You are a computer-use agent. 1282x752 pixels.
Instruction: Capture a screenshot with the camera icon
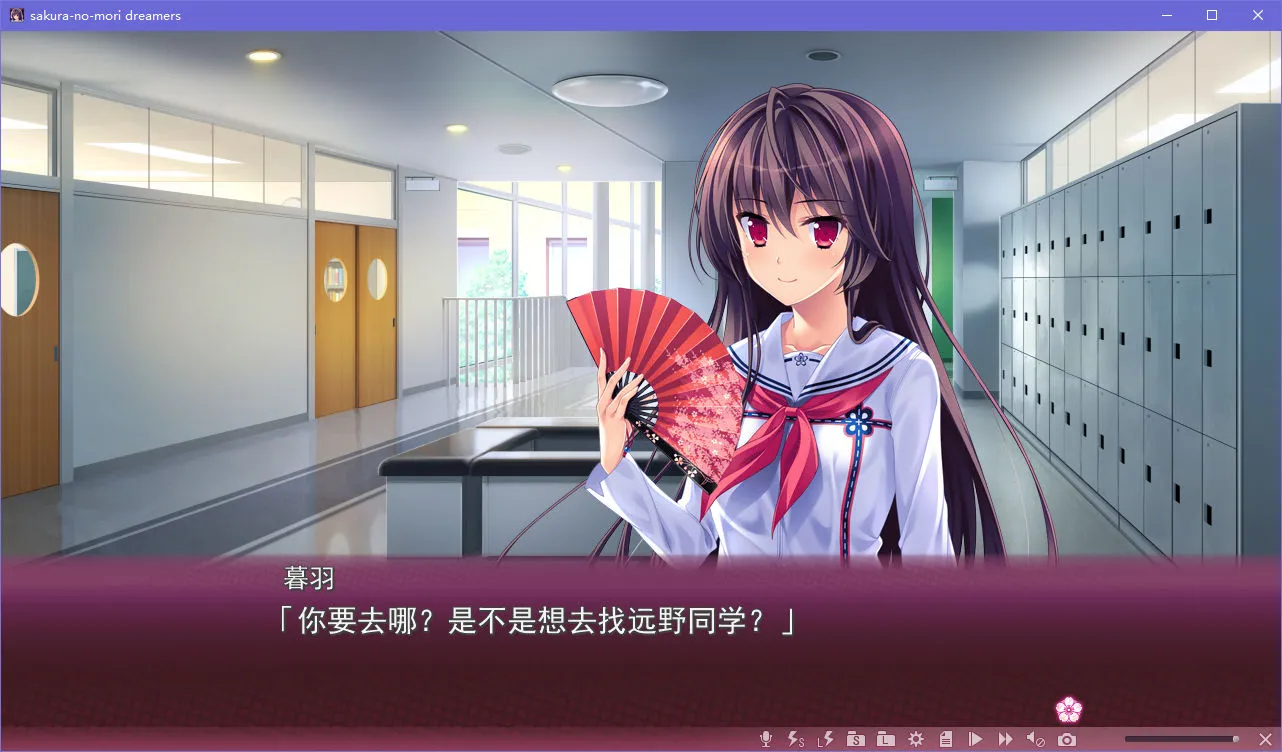click(1066, 739)
